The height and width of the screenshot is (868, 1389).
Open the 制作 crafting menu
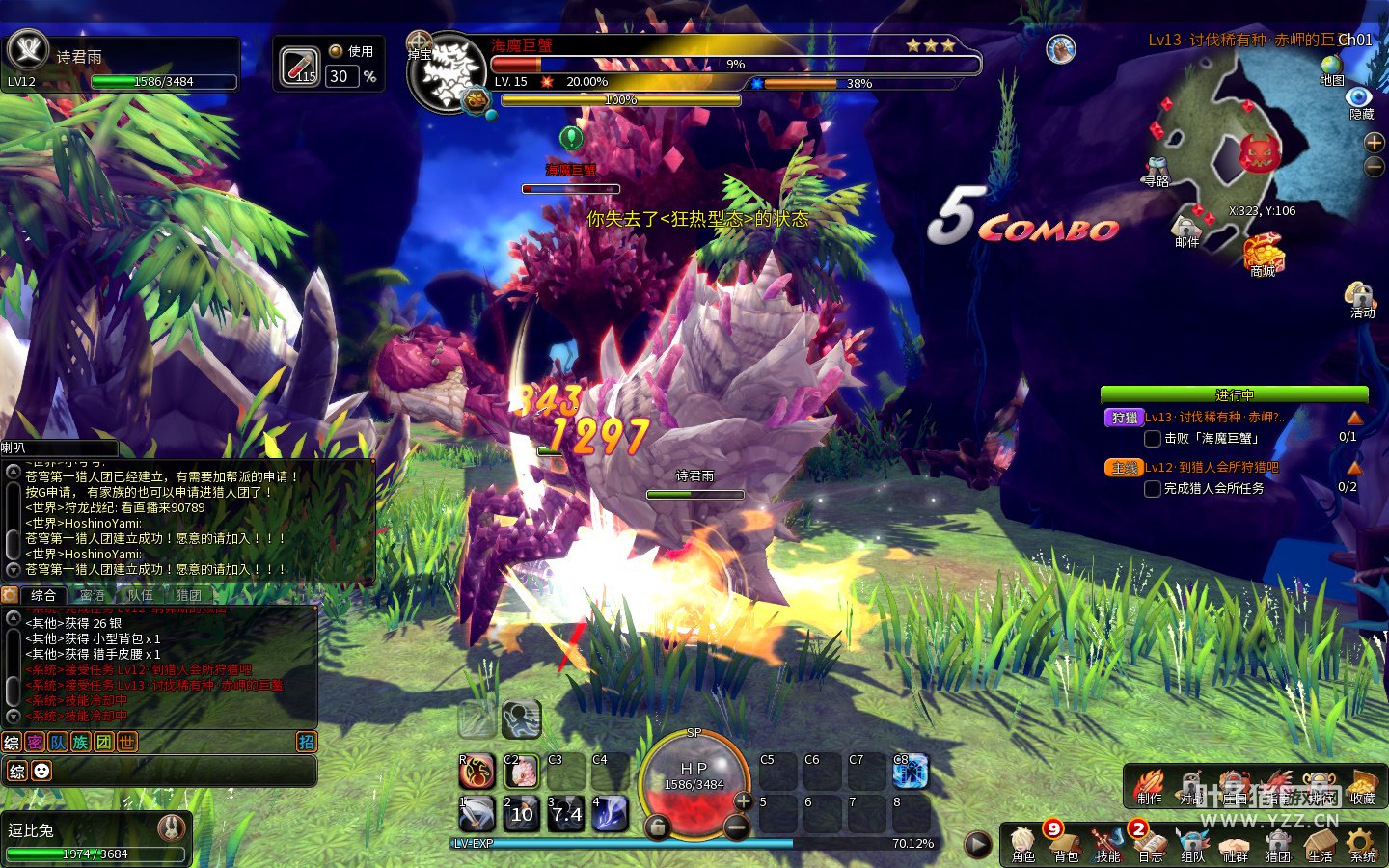pos(1149,786)
